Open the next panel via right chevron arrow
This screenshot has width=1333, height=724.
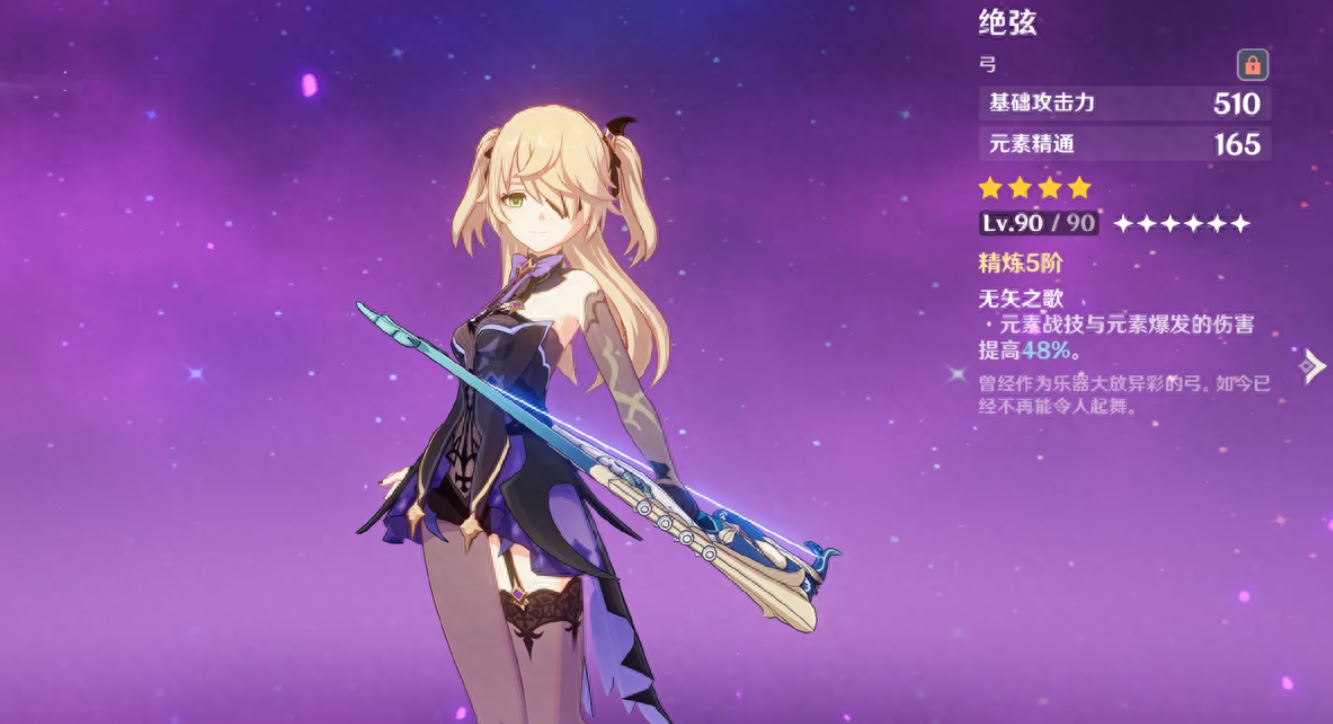(x=1310, y=368)
